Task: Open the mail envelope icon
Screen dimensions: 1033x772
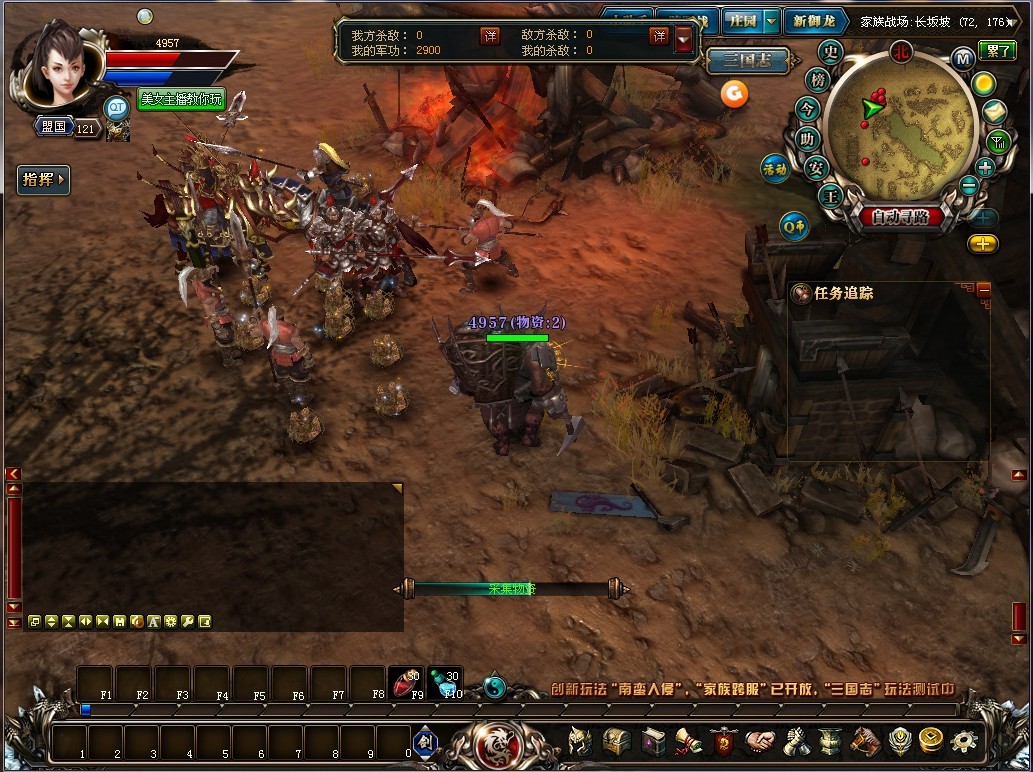Action: pos(994,112)
